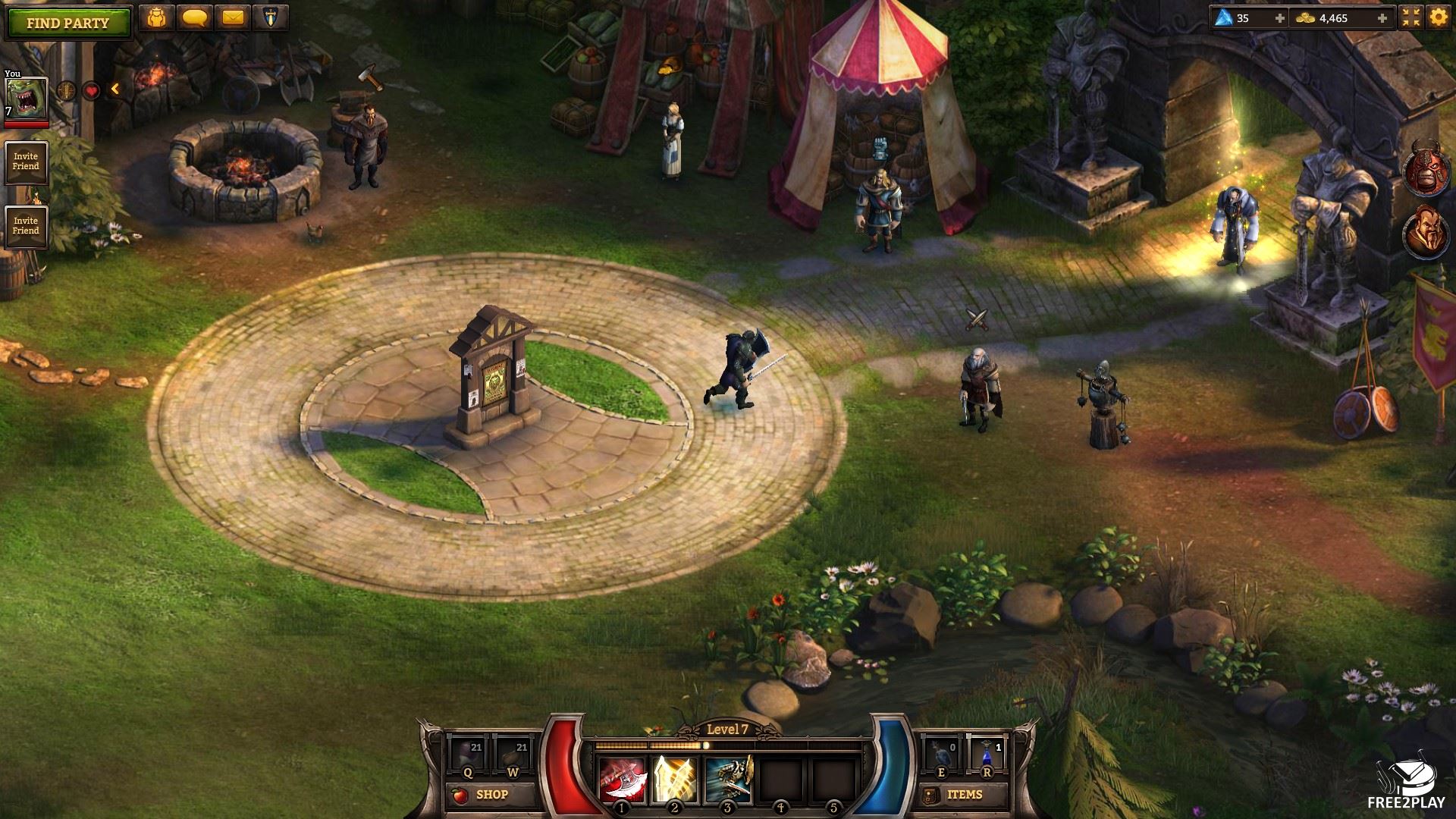Viewport: 1456px width, 819px height.
Task: Open settings via the gear icon
Action: [x=1439, y=18]
